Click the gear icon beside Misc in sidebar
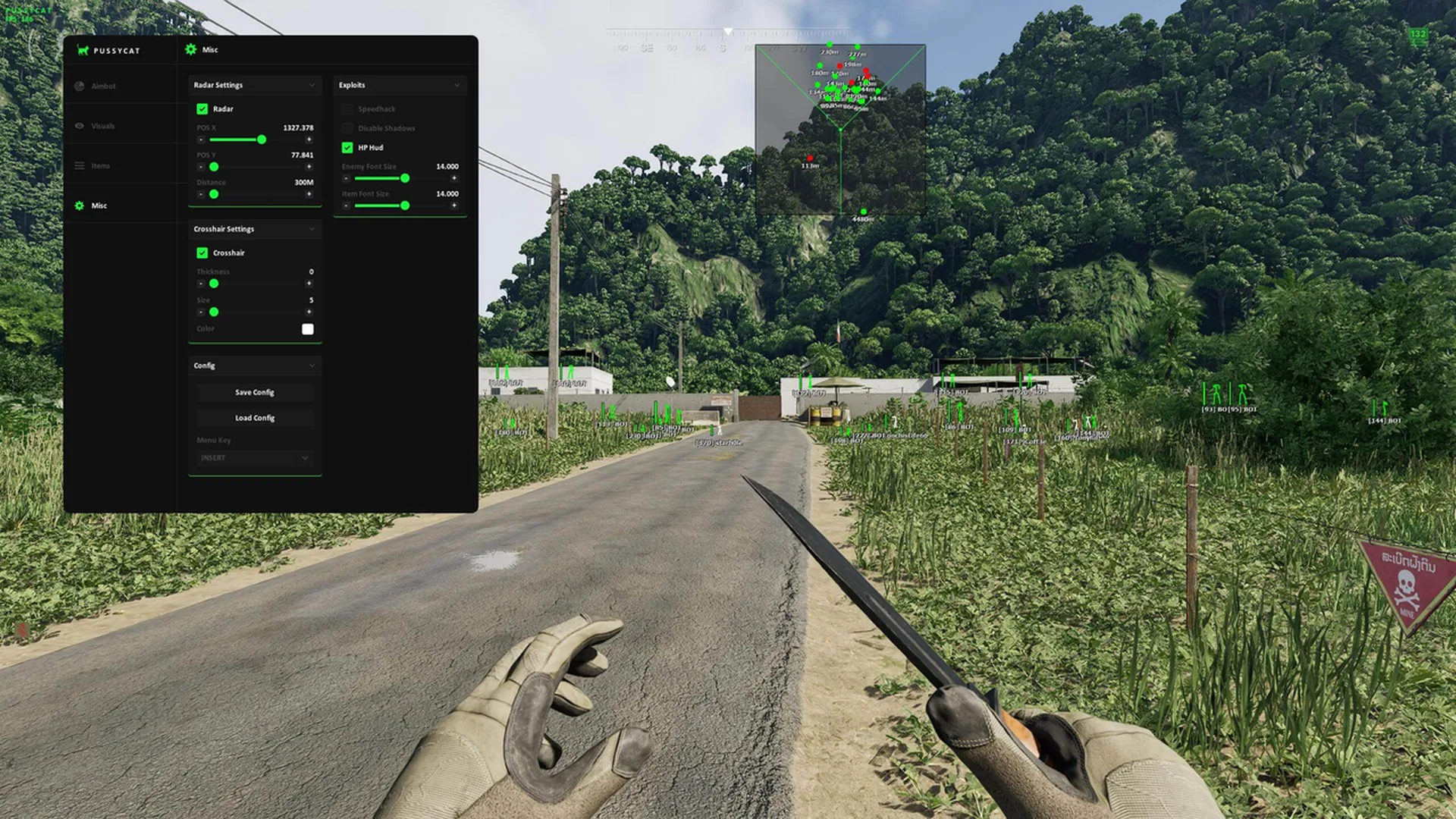 tap(80, 205)
